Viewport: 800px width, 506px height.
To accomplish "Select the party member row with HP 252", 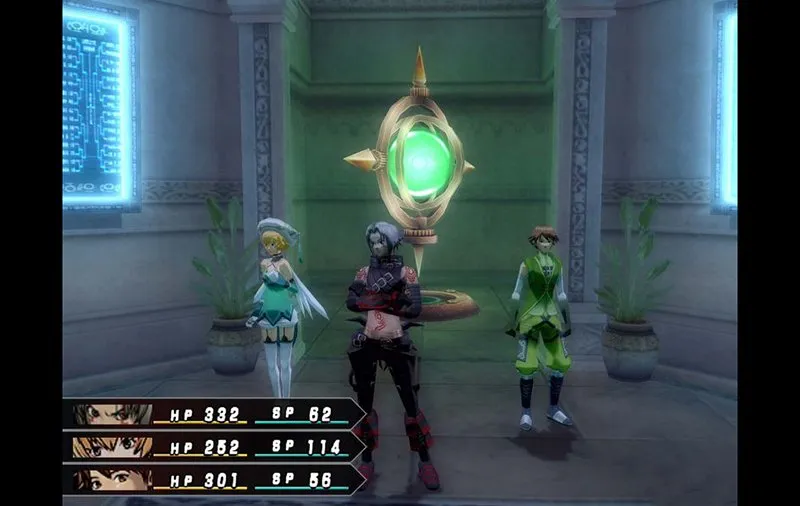I will [x=212, y=447].
